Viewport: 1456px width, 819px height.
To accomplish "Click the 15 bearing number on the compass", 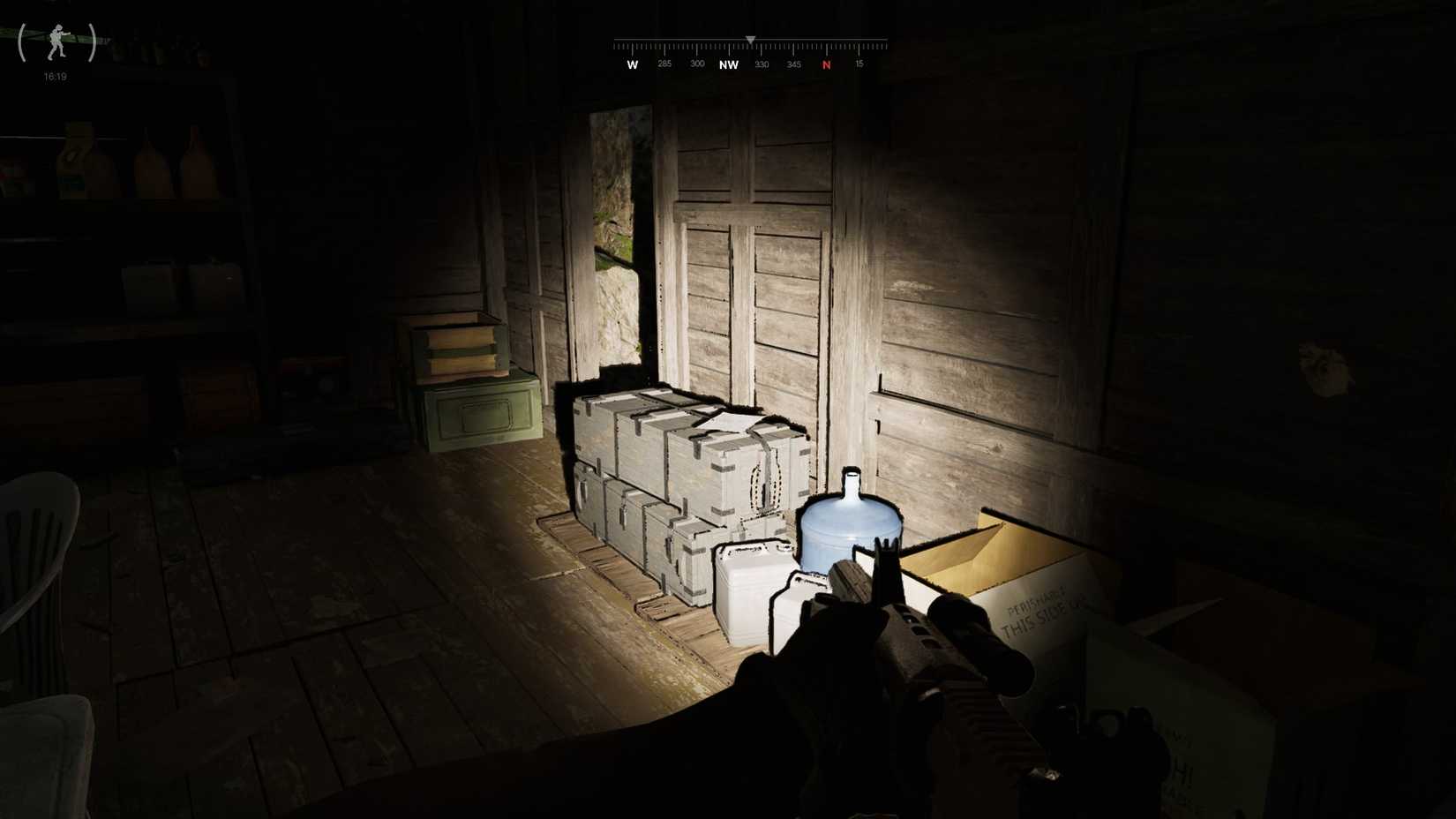I will [858, 64].
